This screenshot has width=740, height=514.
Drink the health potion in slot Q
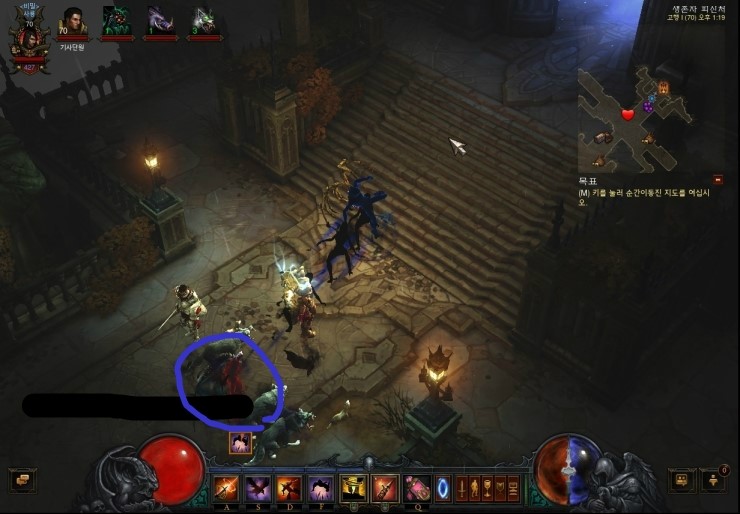pyautogui.click(x=417, y=488)
